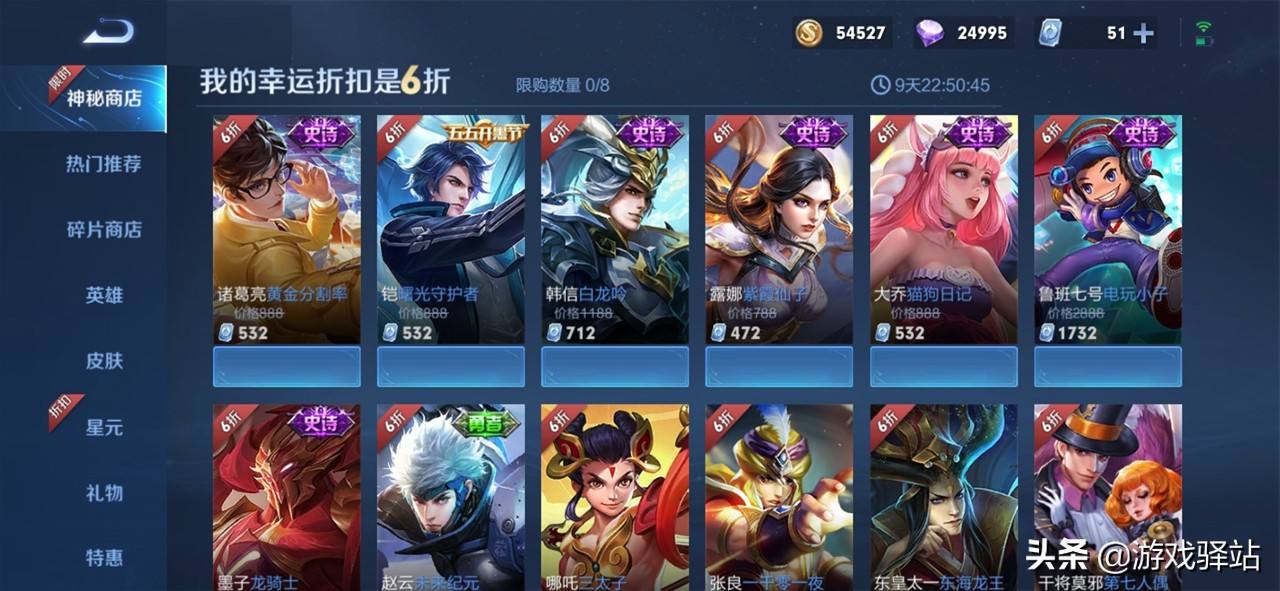Go back using the return arrow
The image size is (1280, 591).
click(x=108, y=33)
